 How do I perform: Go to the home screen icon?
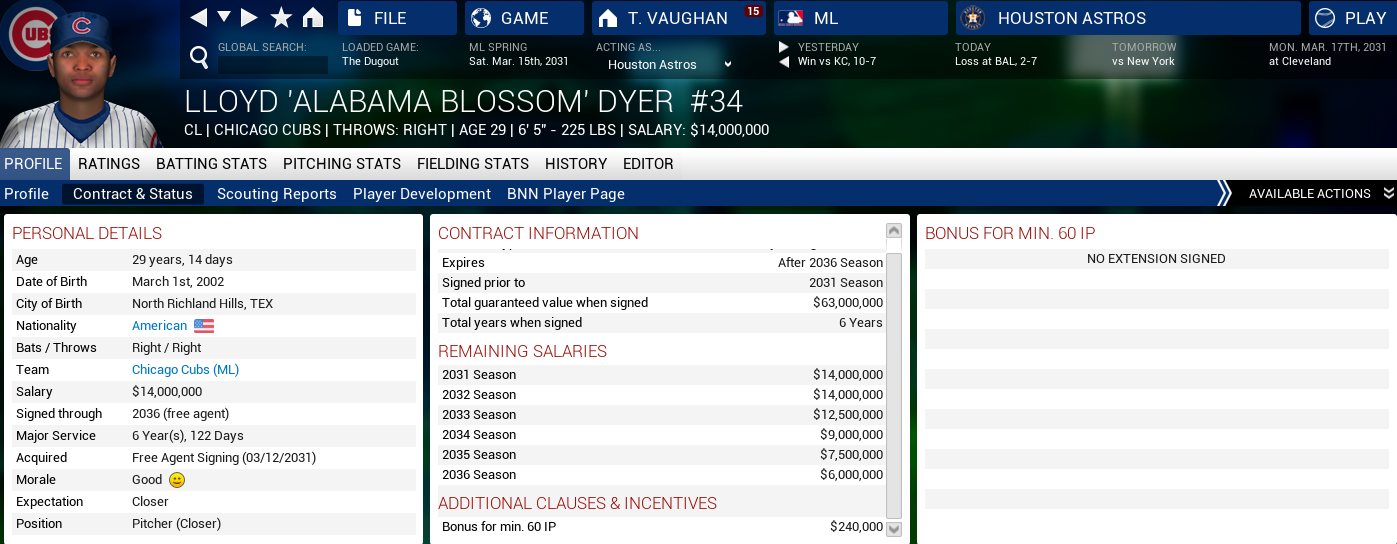point(313,18)
